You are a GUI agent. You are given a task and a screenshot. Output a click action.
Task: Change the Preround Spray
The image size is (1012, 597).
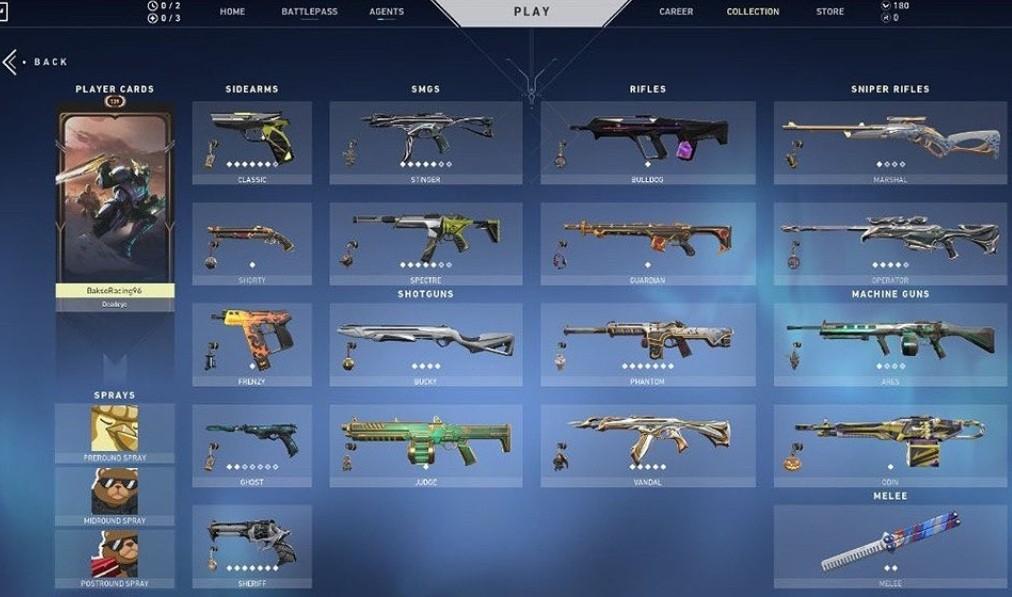click(x=114, y=433)
